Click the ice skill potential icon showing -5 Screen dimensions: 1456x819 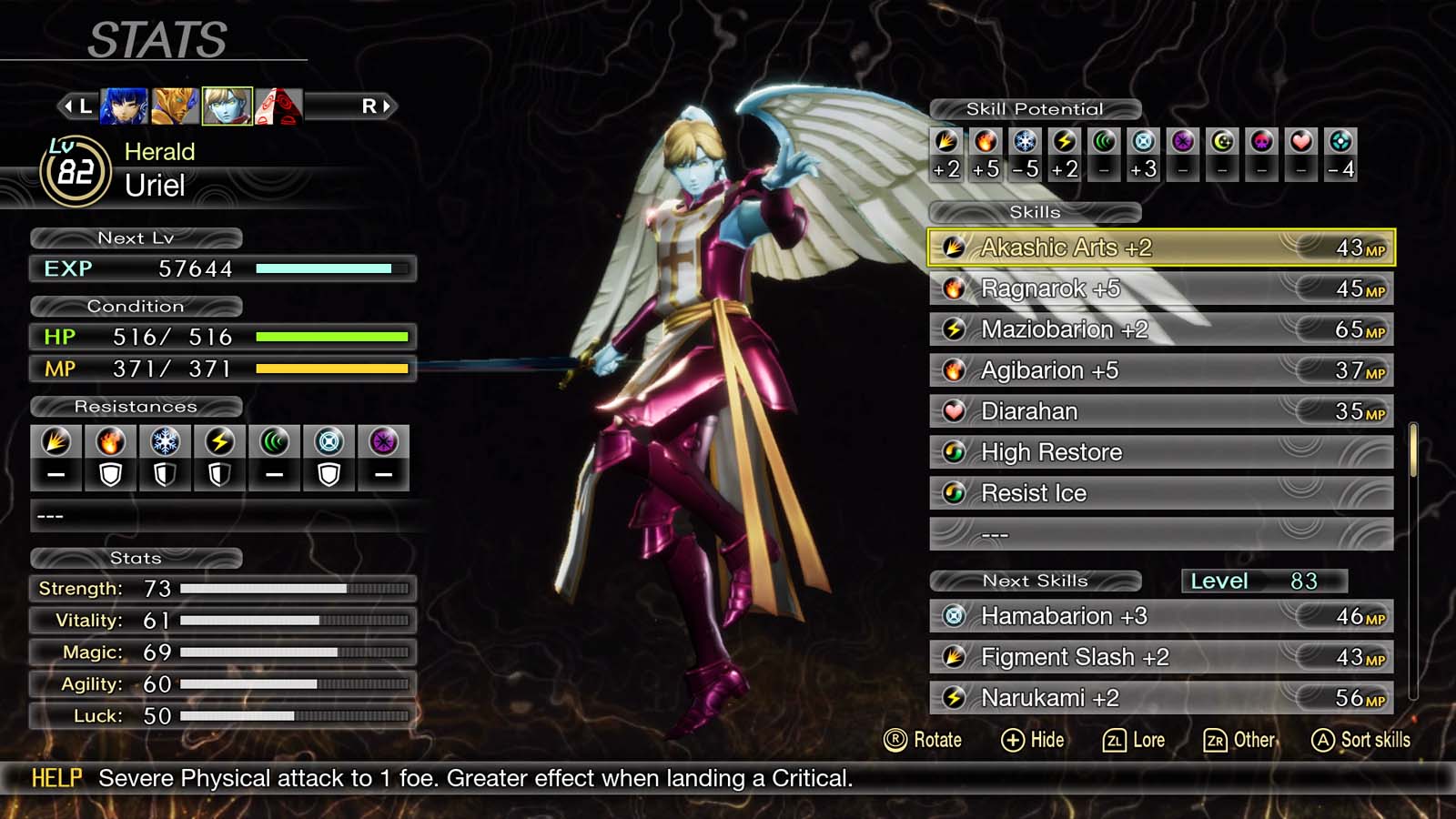tap(1025, 142)
